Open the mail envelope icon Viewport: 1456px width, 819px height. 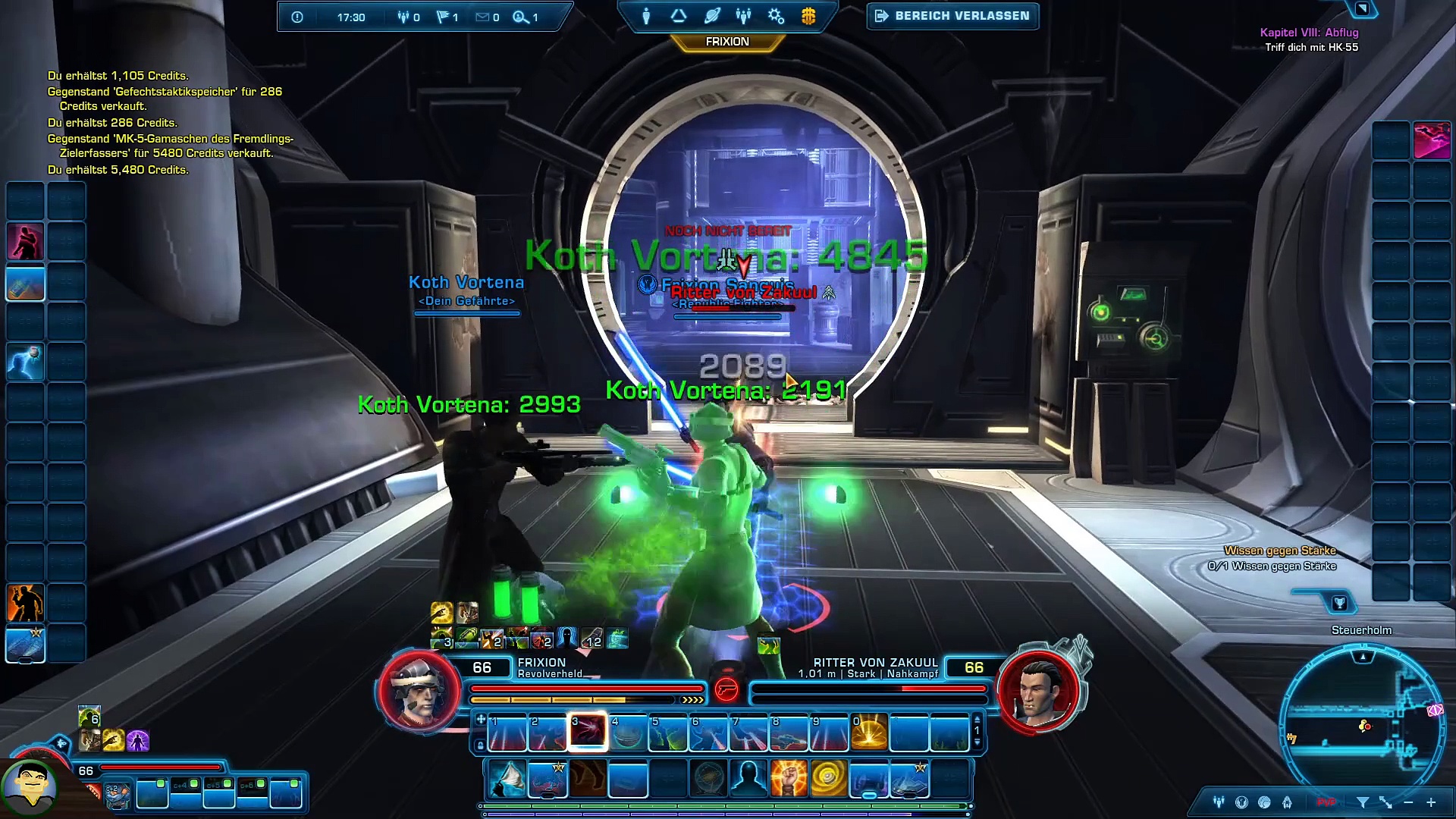tap(482, 17)
